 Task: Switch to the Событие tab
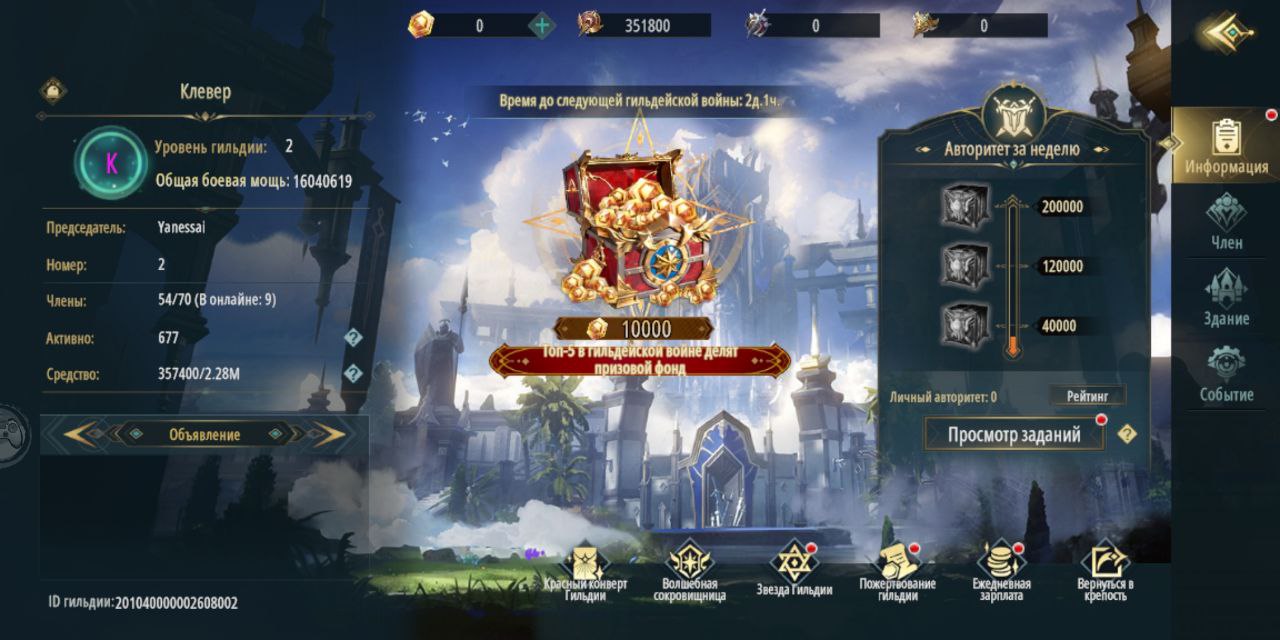coord(1226,373)
